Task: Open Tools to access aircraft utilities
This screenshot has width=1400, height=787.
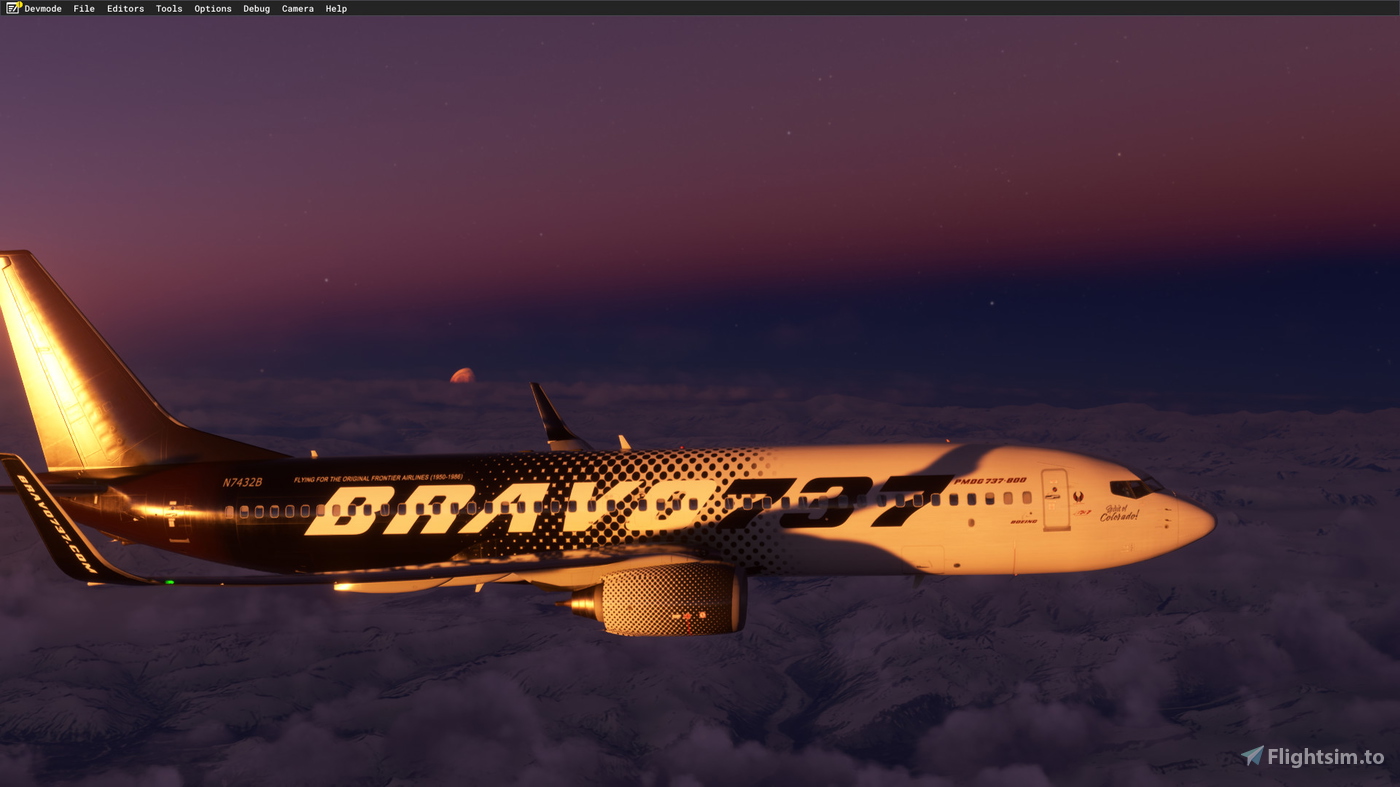Action: pos(168,8)
